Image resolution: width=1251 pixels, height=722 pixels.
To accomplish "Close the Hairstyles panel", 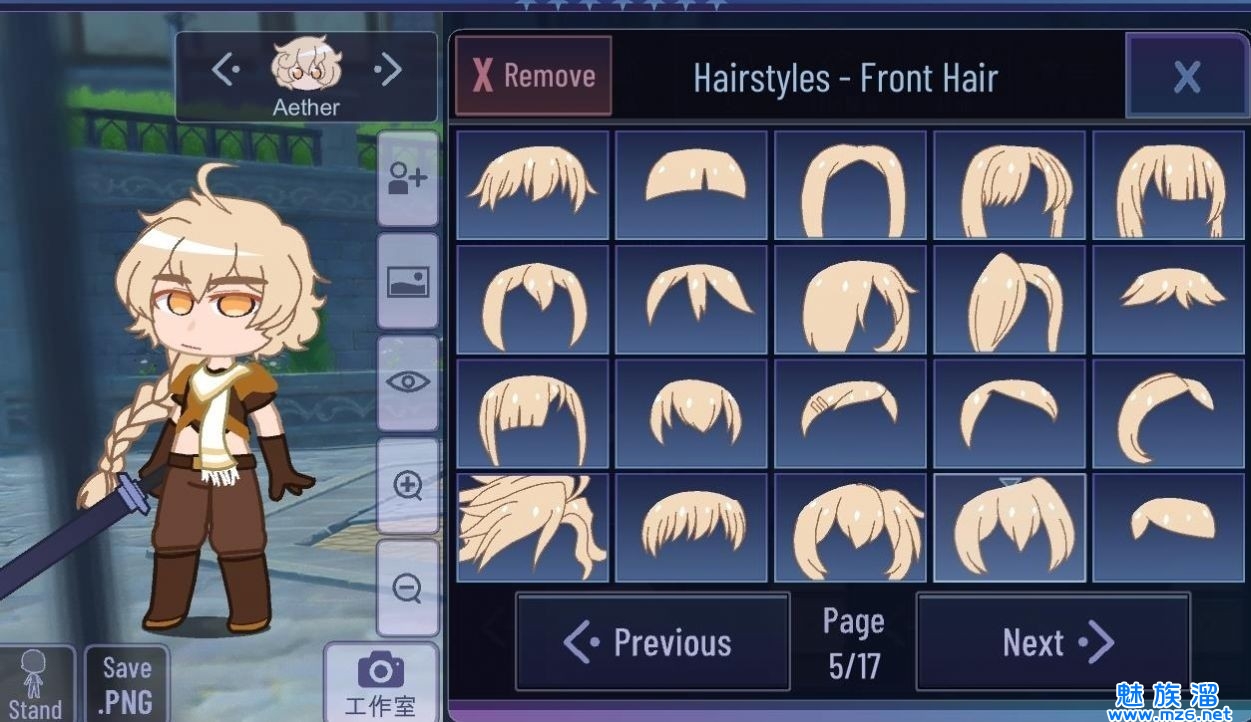I will tap(1186, 76).
